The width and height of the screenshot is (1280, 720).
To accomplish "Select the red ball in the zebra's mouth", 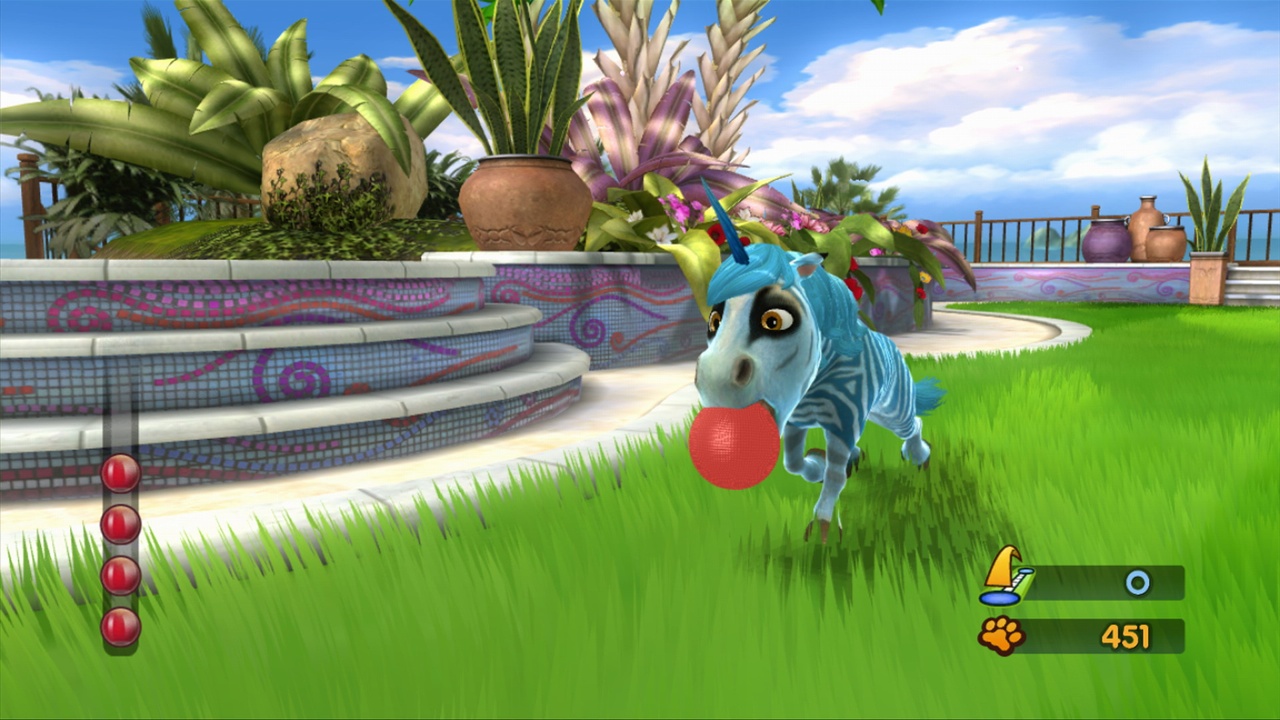I will coord(733,444).
